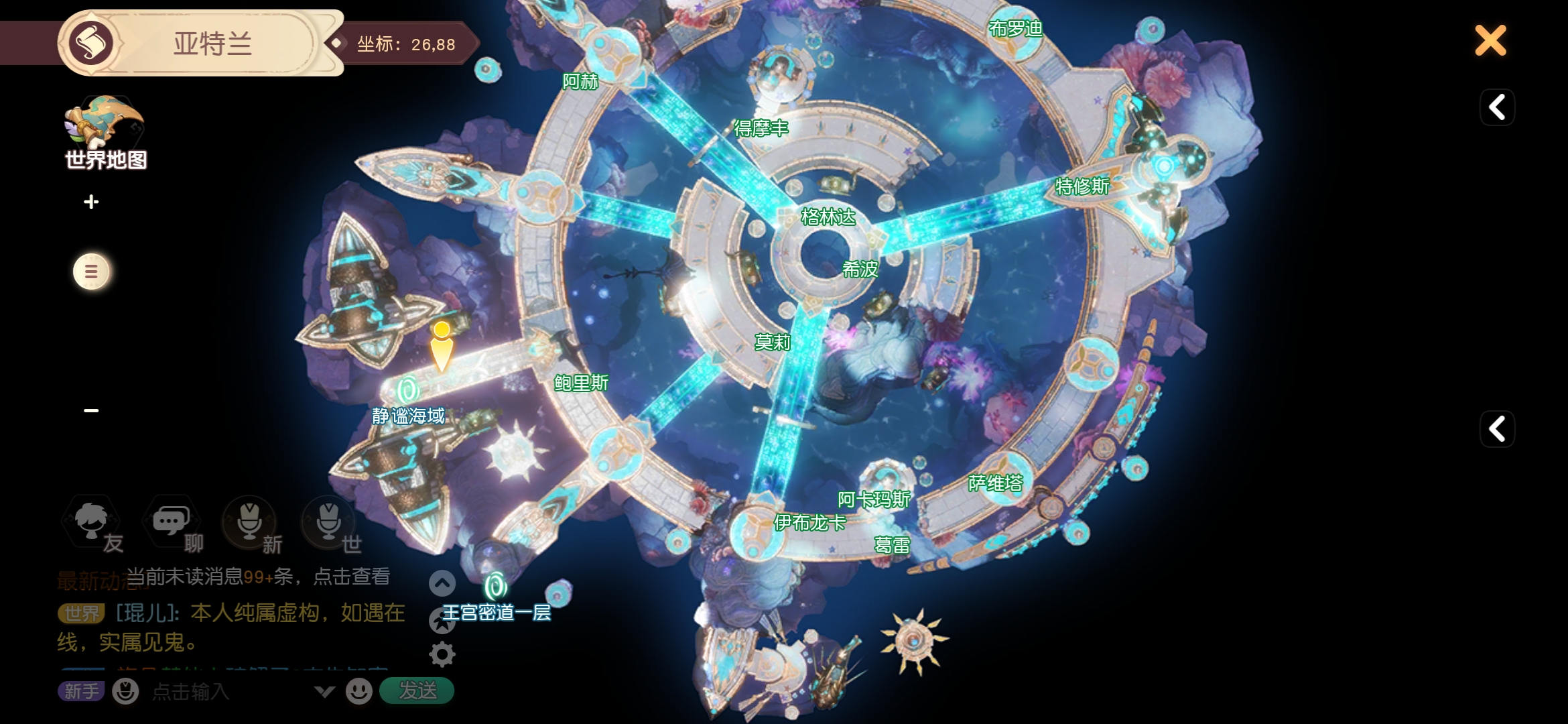Open the emoji smiley picker
1568x724 pixels.
tap(359, 691)
